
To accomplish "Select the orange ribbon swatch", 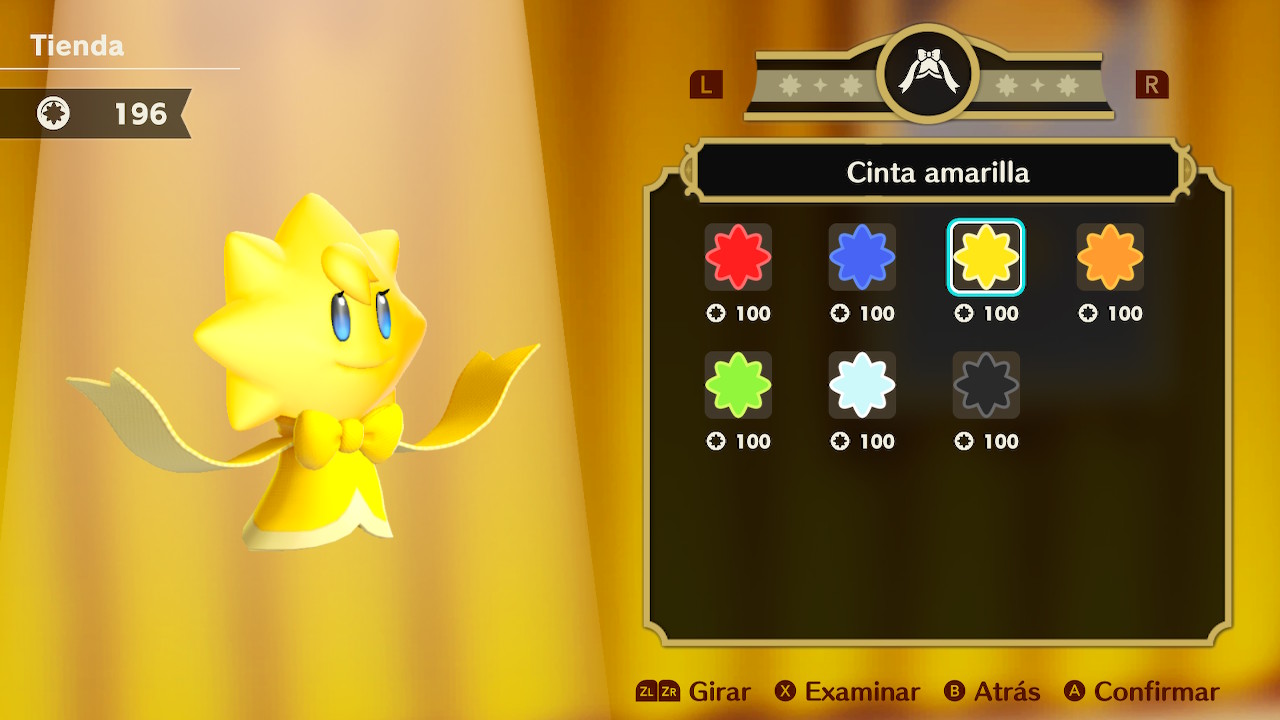I will 1110,257.
